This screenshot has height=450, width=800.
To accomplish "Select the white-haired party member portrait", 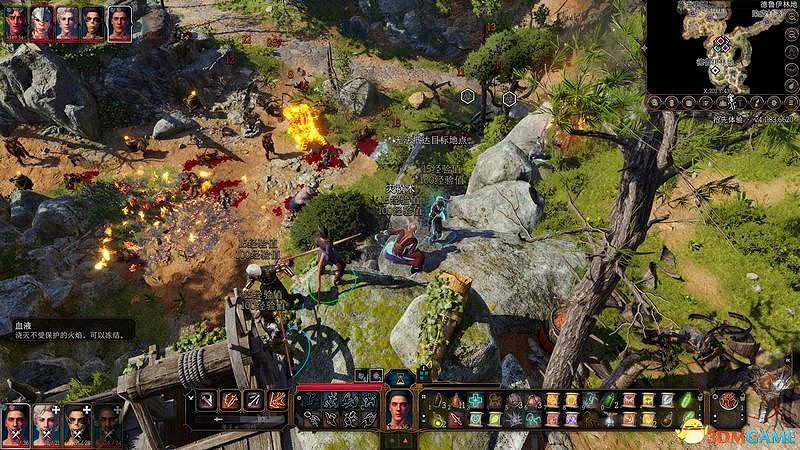I will [45, 423].
